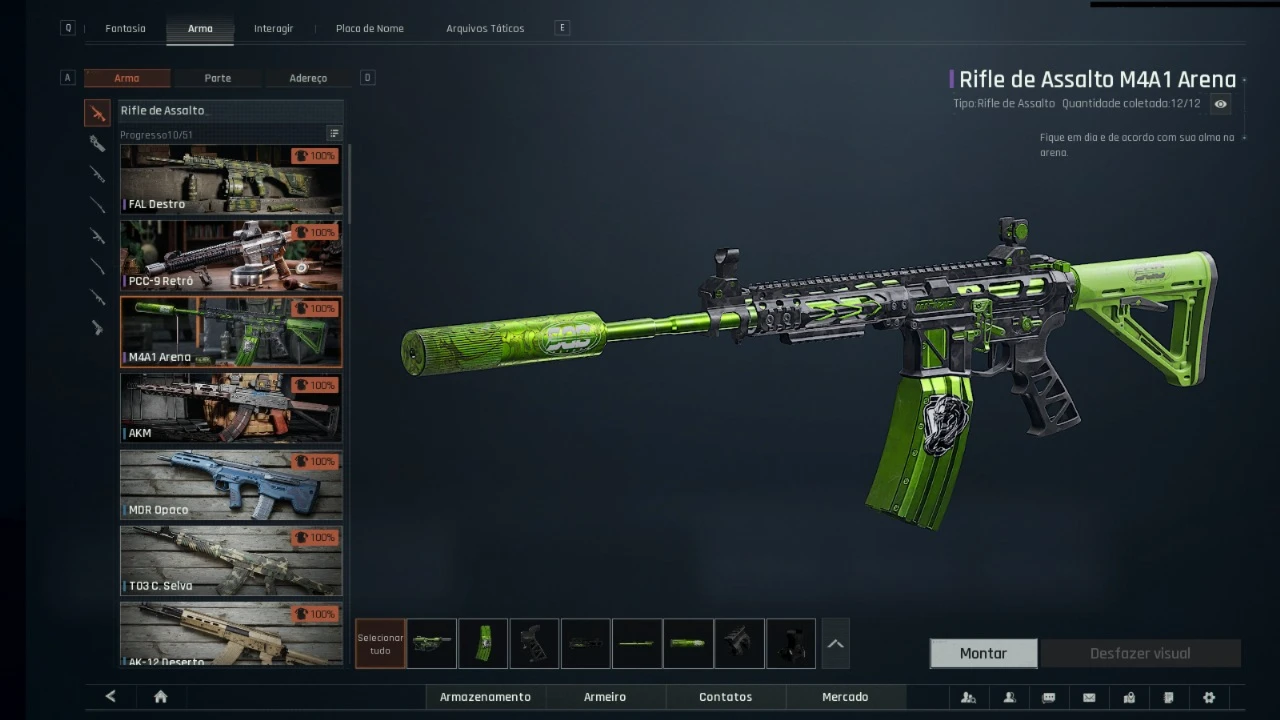The width and height of the screenshot is (1280, 720).
Task: Select the FAL Destro skin
Action: click(231, 180)
